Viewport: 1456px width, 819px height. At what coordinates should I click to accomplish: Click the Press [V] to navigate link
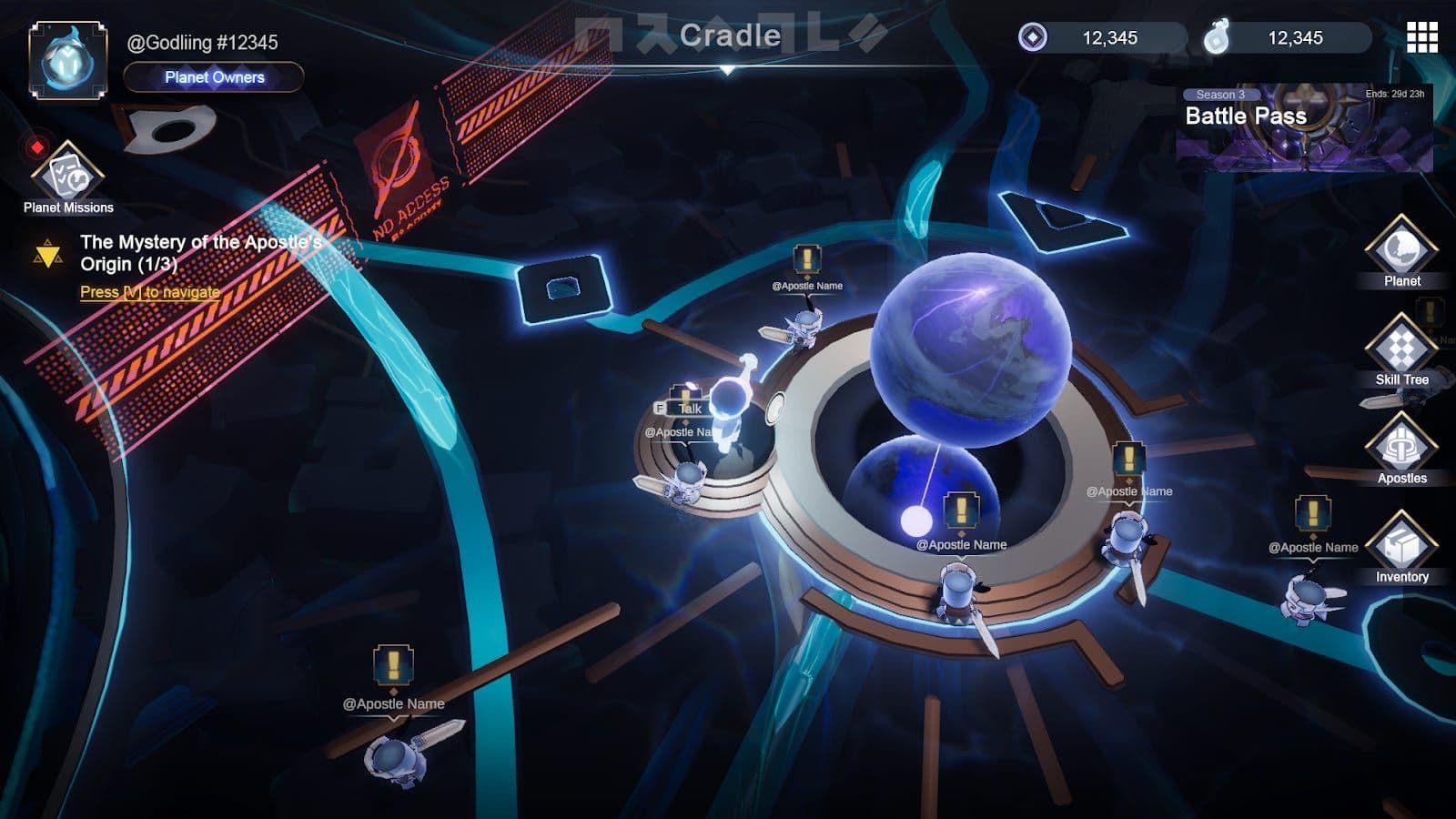(148, 293)
